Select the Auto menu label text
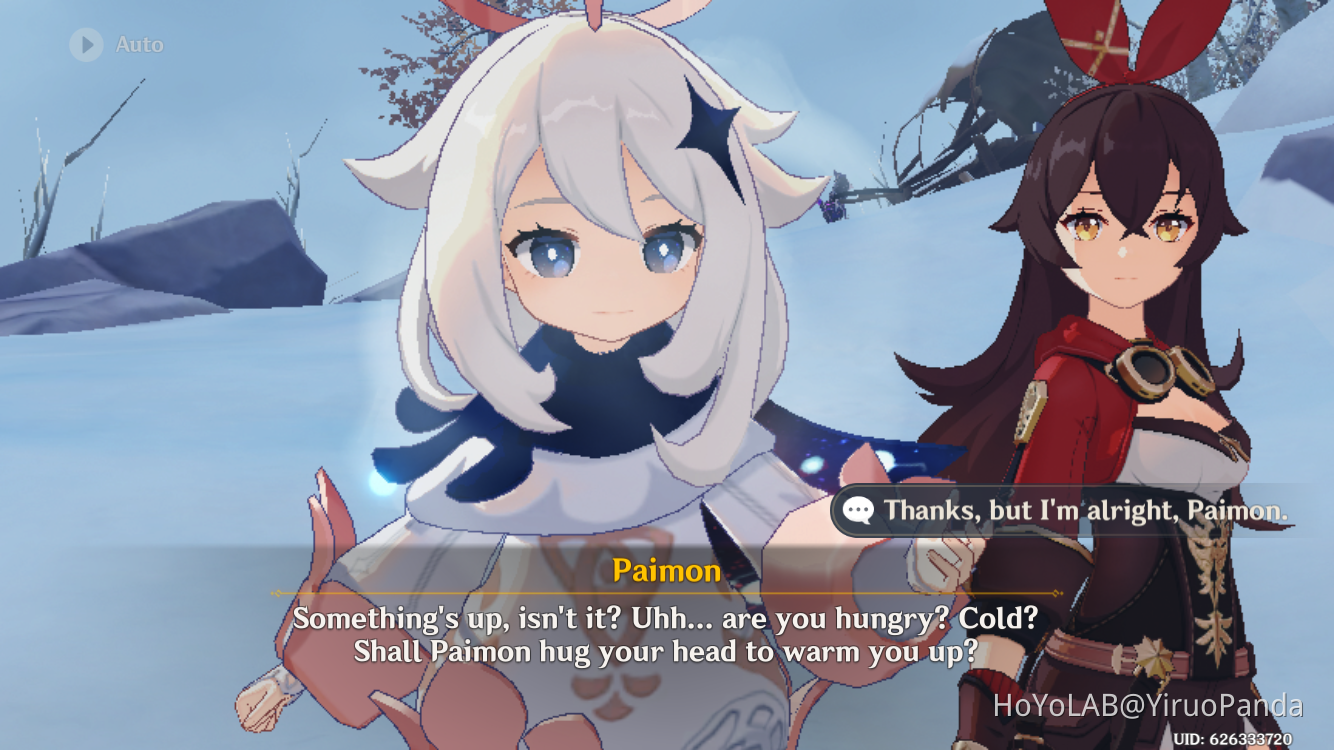1334x750 pixels. point(138,44)
